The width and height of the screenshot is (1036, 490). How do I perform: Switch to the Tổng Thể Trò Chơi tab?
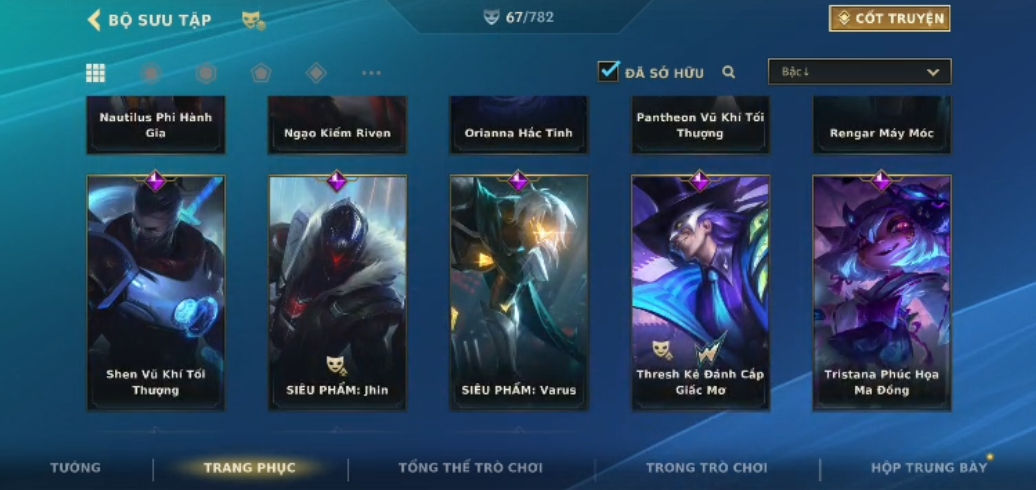click(x=470, y=468)
